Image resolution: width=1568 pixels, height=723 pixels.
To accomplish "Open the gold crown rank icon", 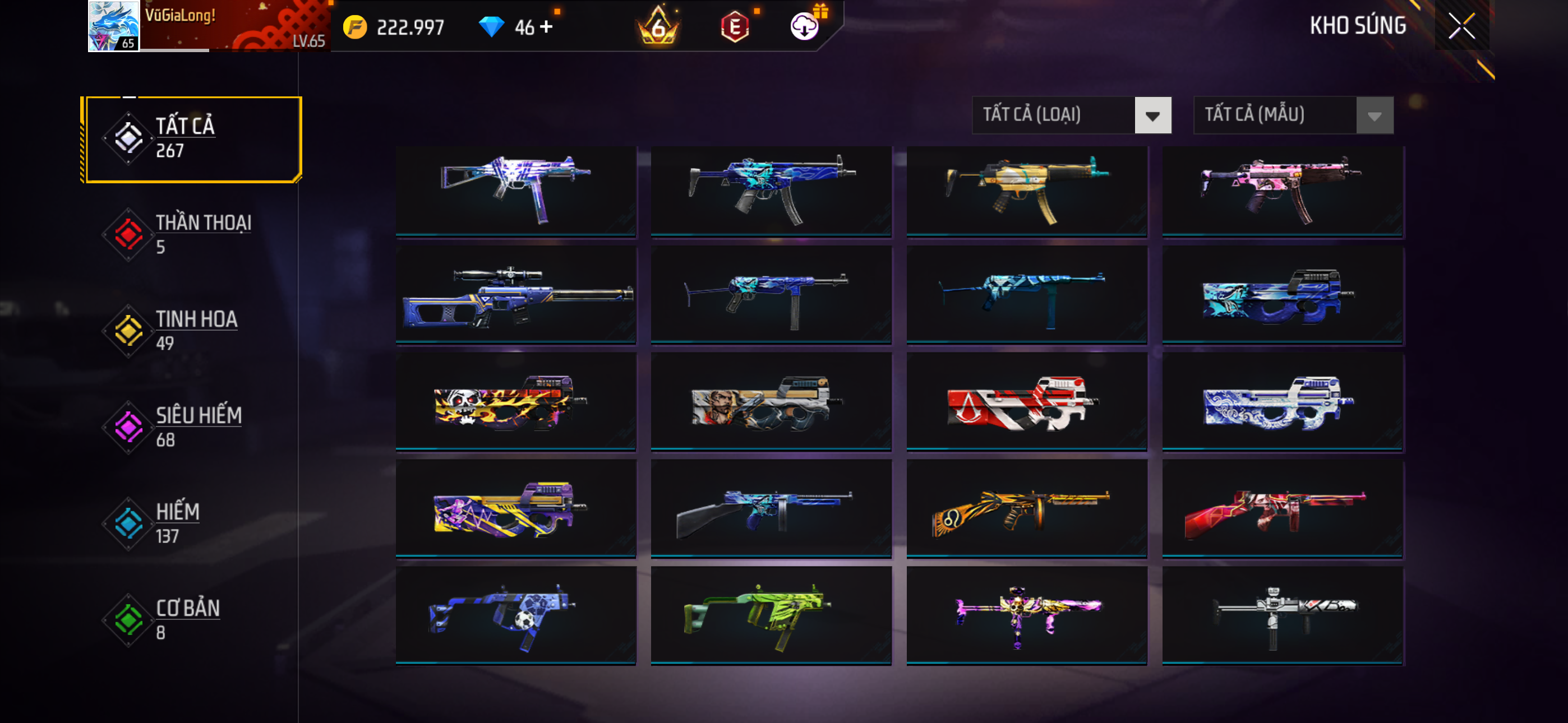I will (657, 26).
